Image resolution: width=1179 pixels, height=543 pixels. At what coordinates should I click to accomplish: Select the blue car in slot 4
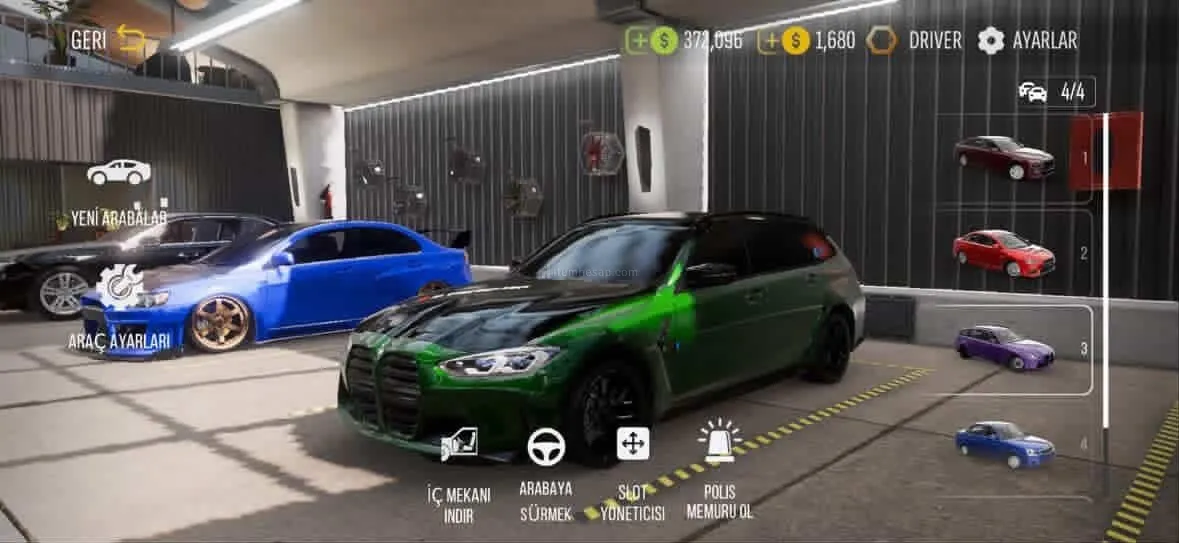pos(1004,443)
